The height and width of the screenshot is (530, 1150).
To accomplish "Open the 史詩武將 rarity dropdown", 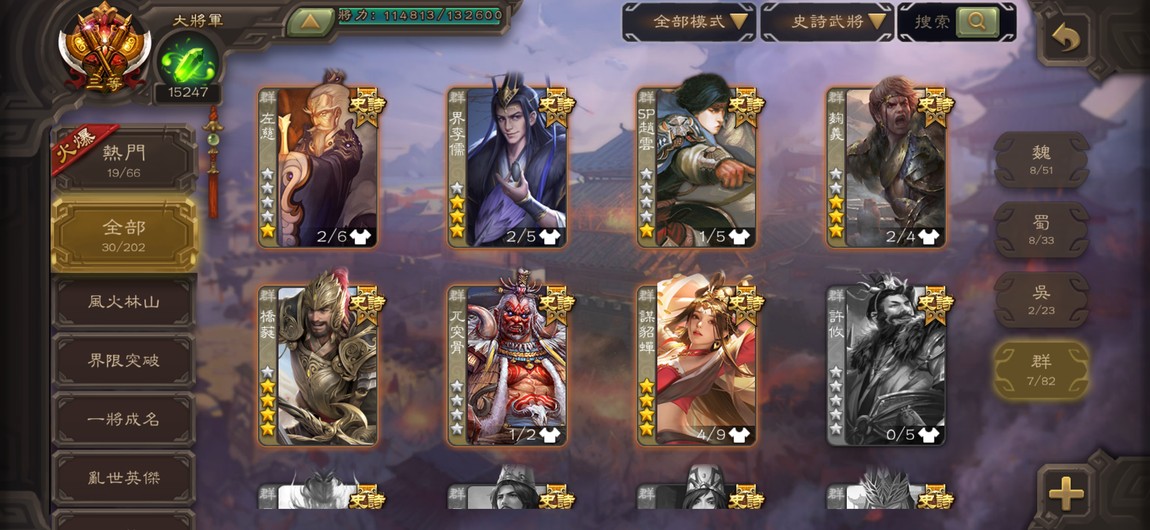I will click(x=826, y=21).
